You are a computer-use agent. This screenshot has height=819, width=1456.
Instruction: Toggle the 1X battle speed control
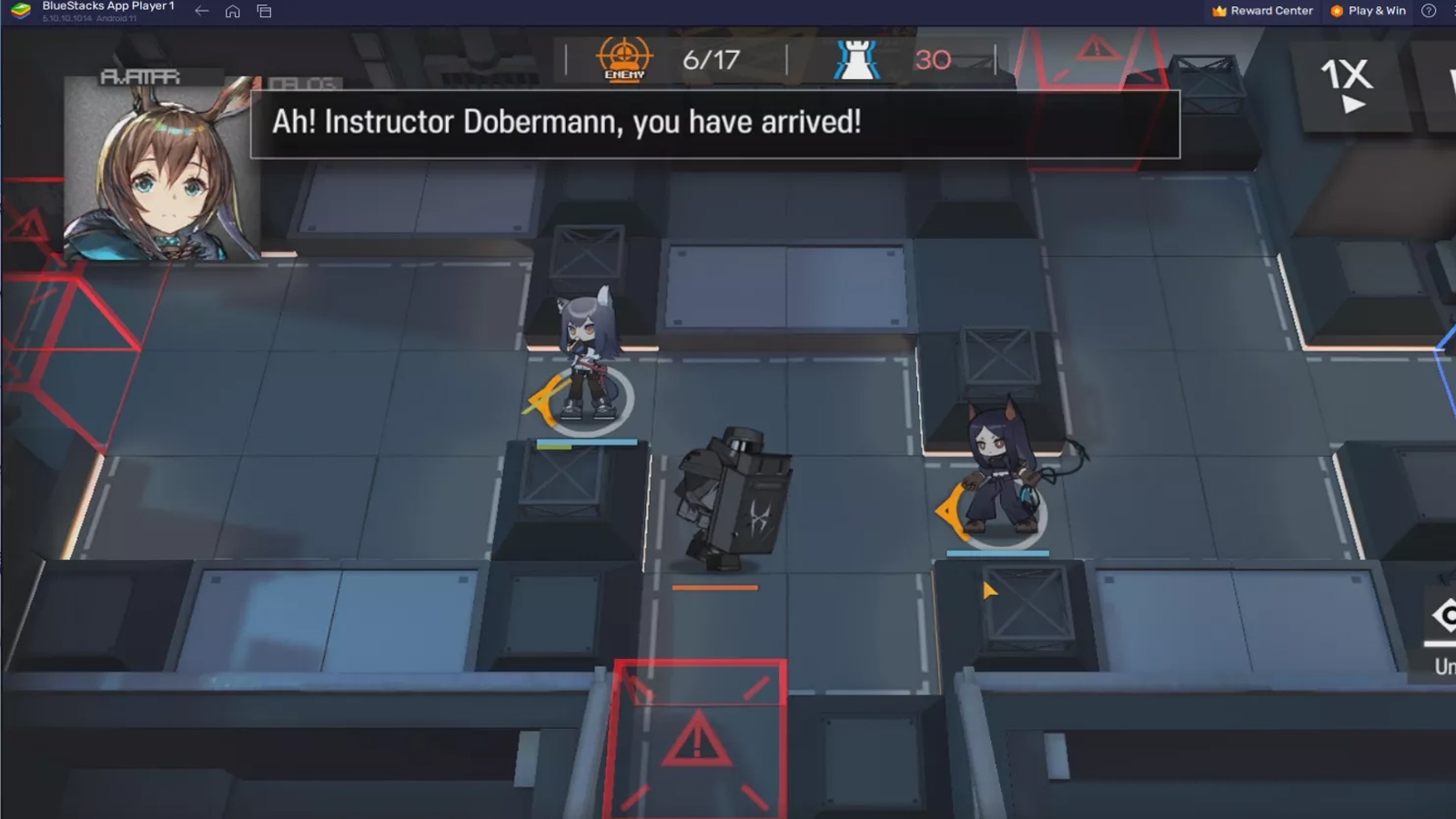pos(1346,83)
